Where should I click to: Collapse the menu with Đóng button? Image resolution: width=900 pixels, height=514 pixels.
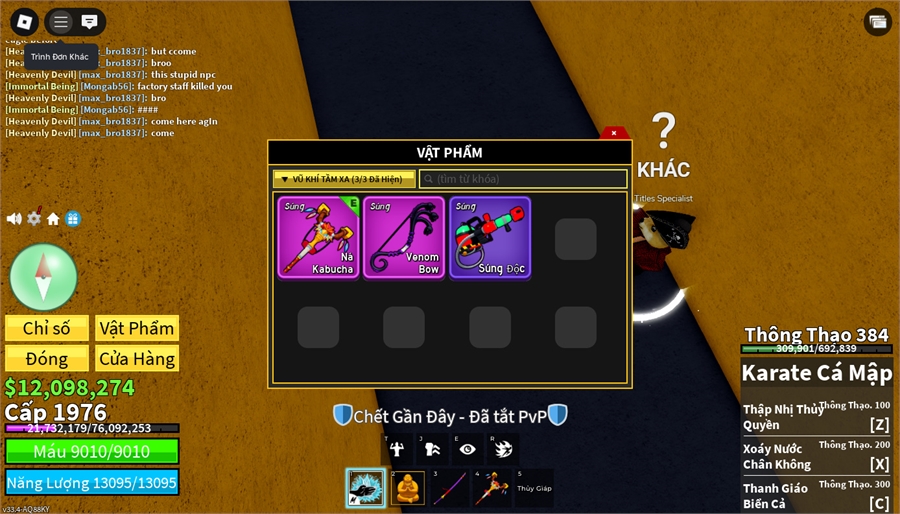click(x=47, y=358)
